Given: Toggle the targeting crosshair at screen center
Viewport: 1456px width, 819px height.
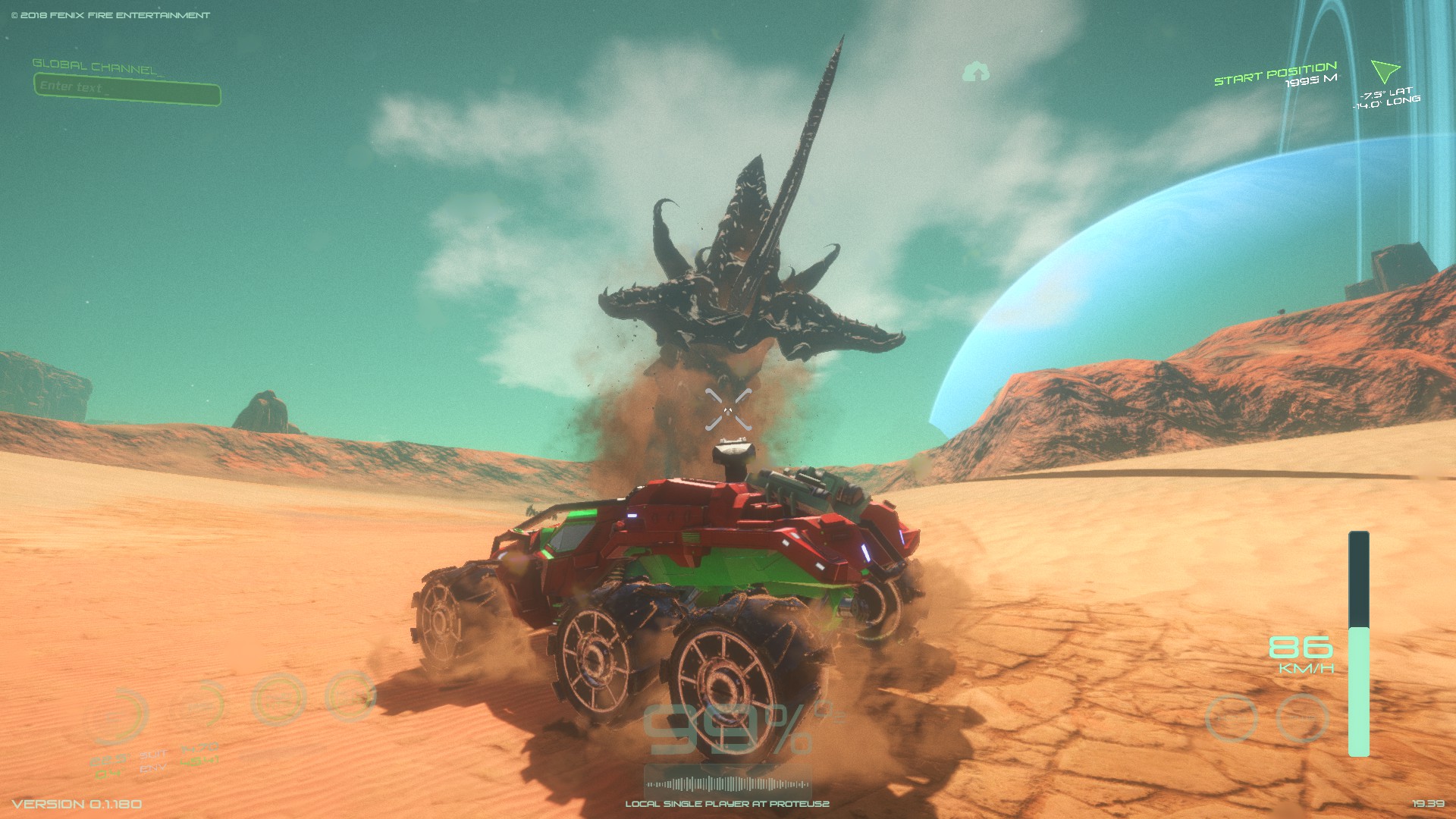Looking at the screenshot, I should pos(730,409).
